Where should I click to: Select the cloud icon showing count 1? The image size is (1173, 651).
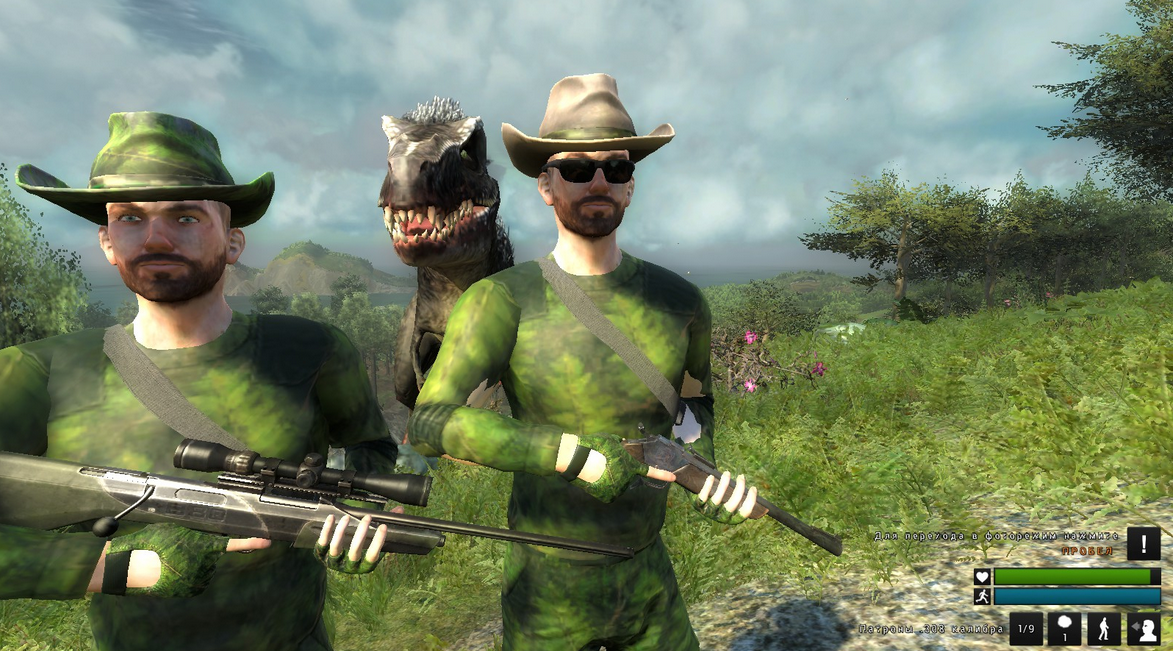(x=1064, y=629)
